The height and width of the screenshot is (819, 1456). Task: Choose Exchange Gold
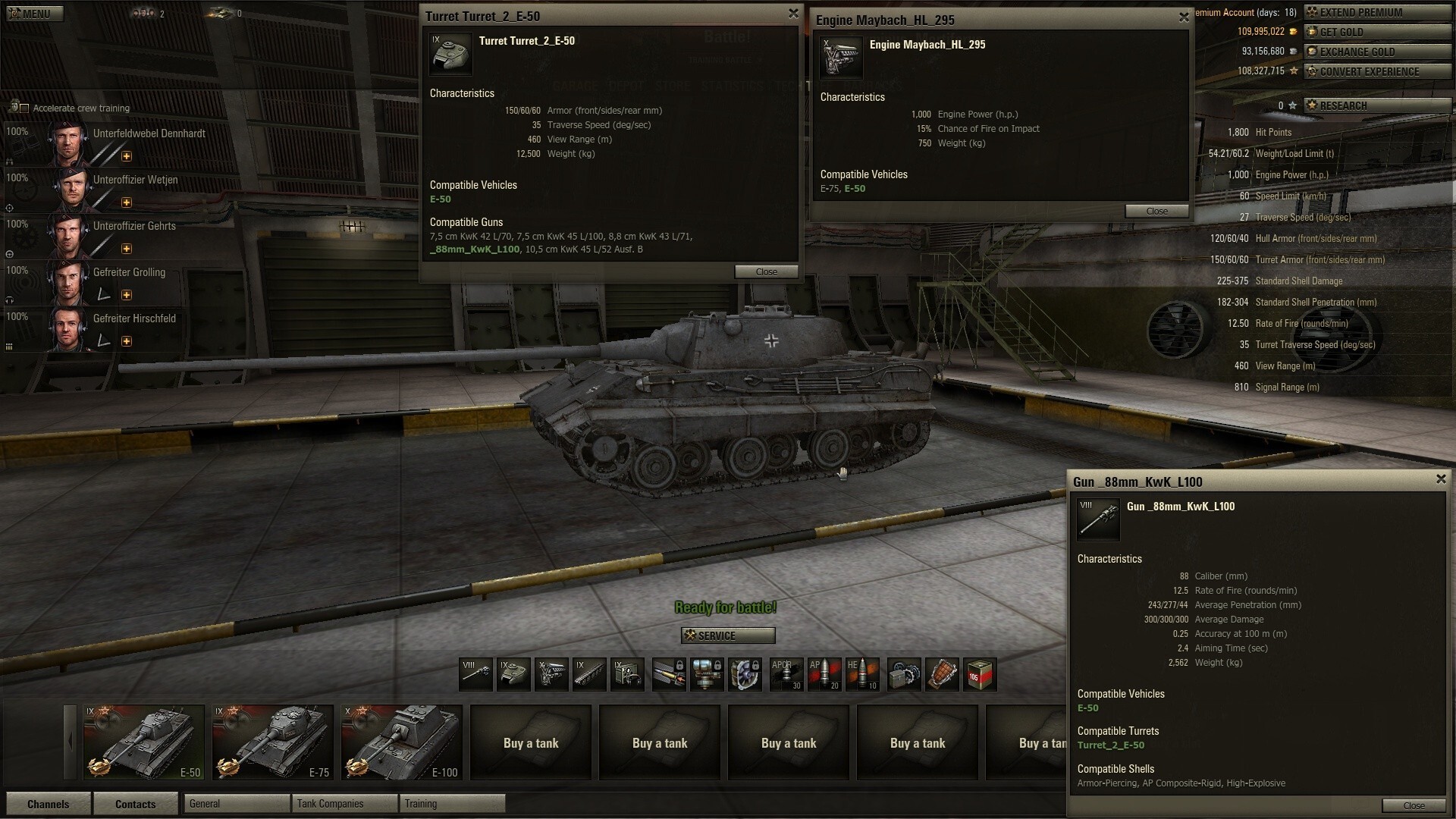[x=1376, y=52]
